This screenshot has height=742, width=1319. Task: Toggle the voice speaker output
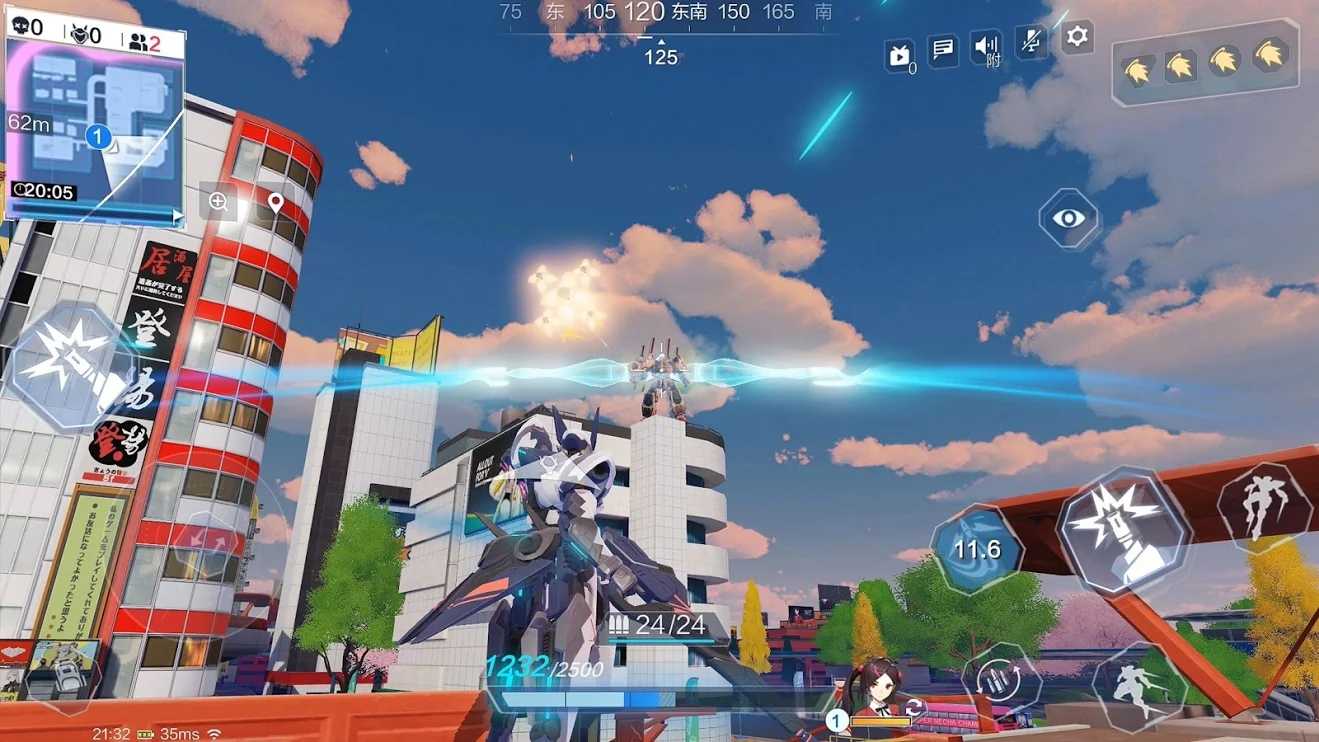[987, 47]
